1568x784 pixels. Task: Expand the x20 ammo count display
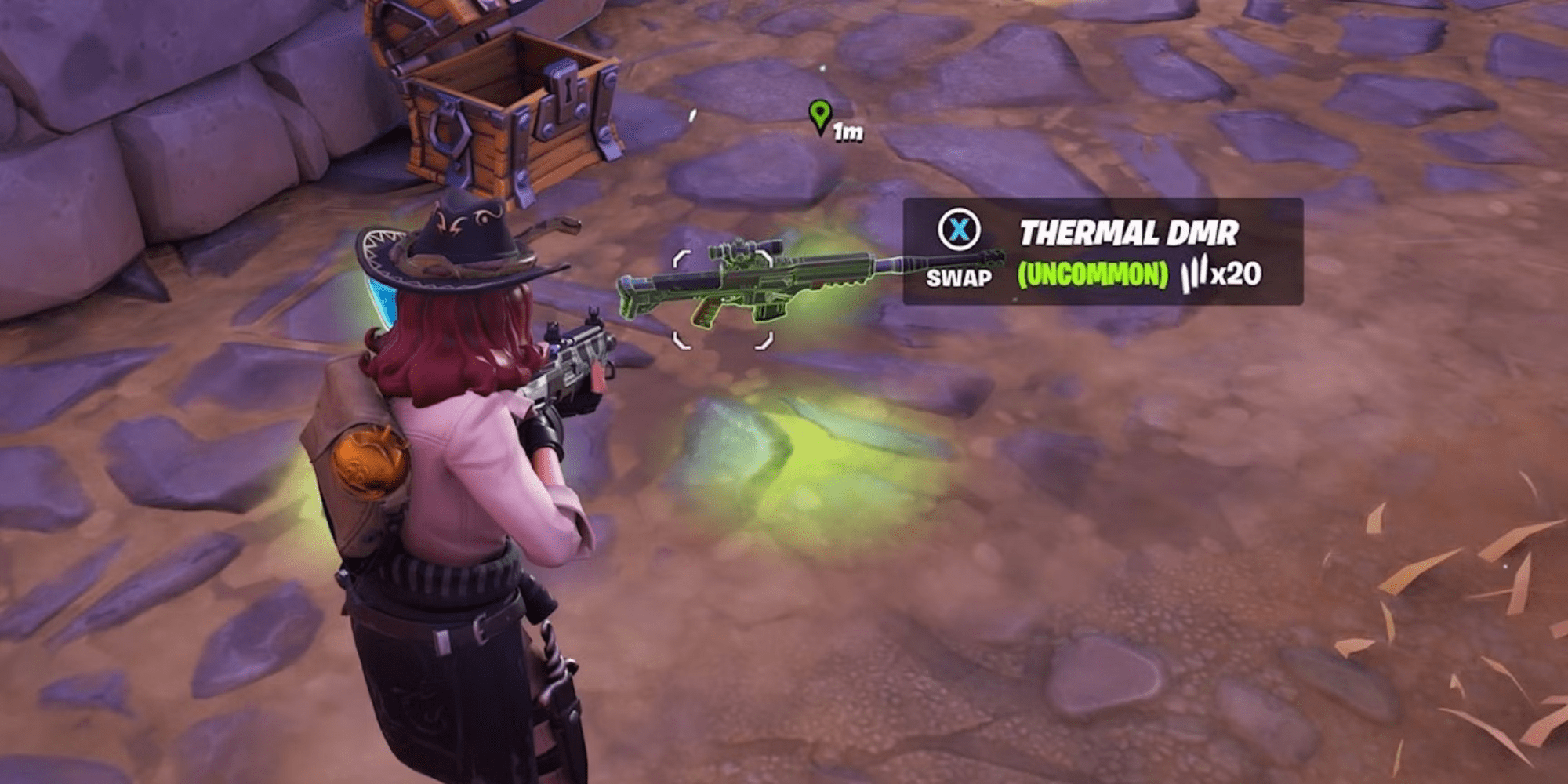[x=1239, y=274]
